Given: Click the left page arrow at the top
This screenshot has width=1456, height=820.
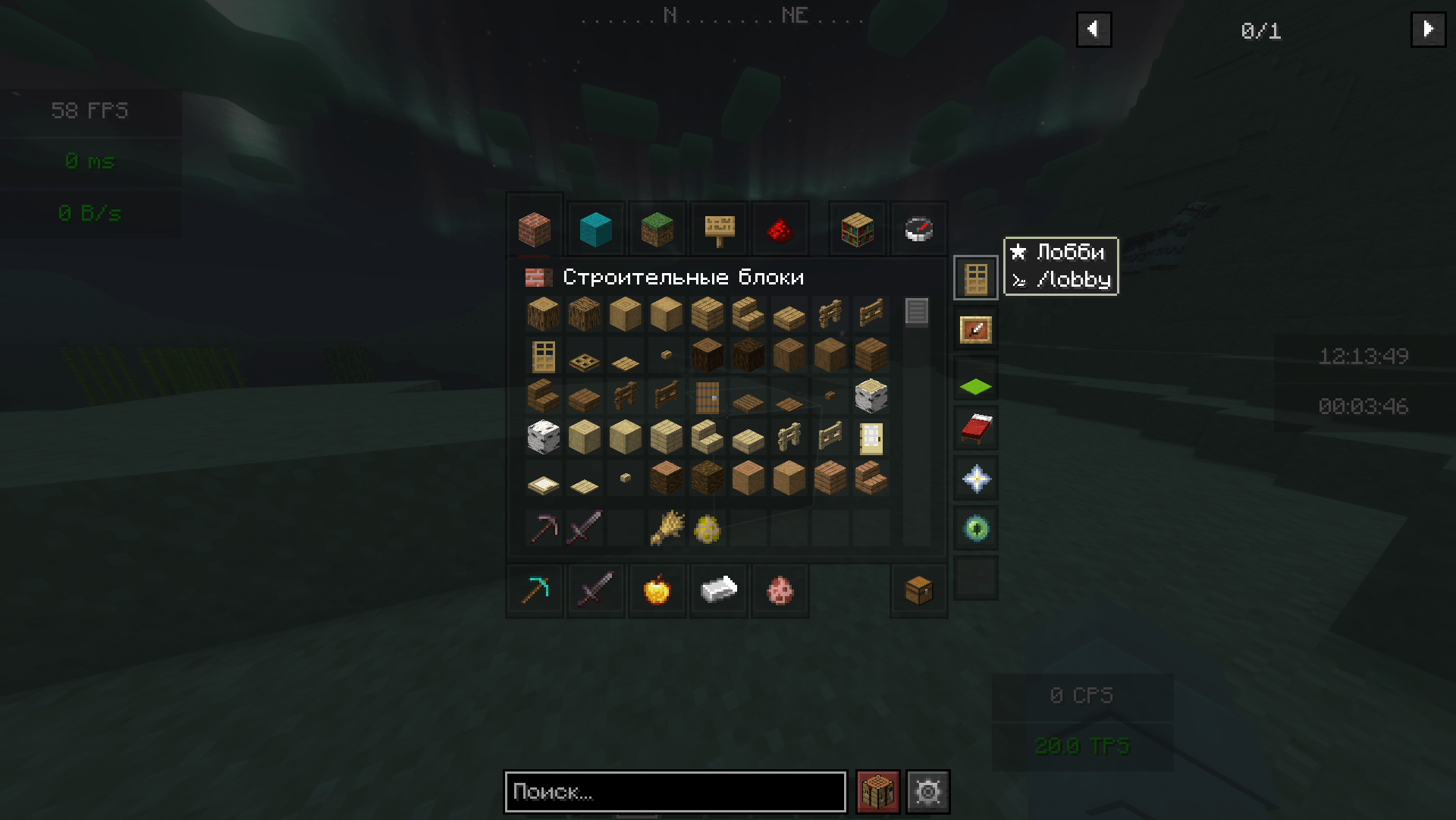Looking at the screenshot, I should [x=1094, y=29].
